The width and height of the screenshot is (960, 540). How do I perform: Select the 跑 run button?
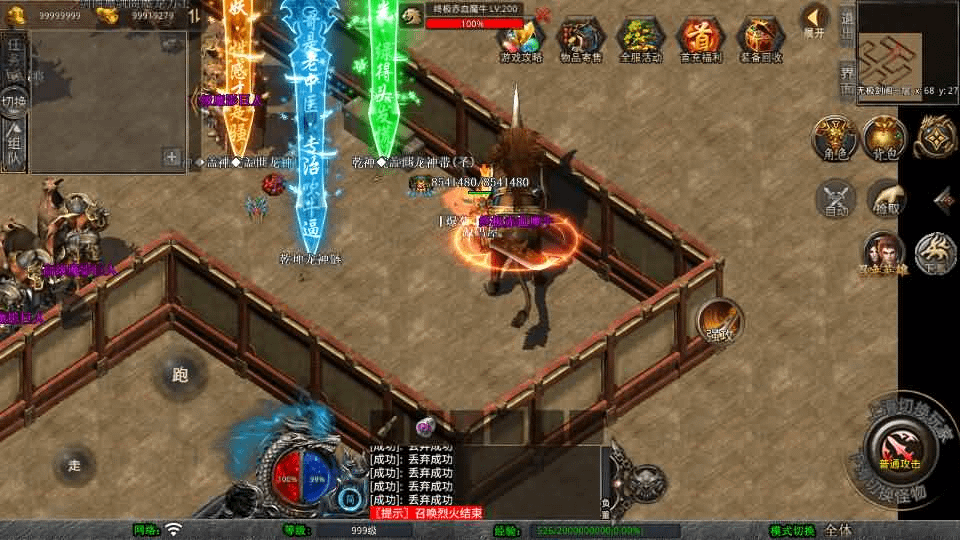180,375
